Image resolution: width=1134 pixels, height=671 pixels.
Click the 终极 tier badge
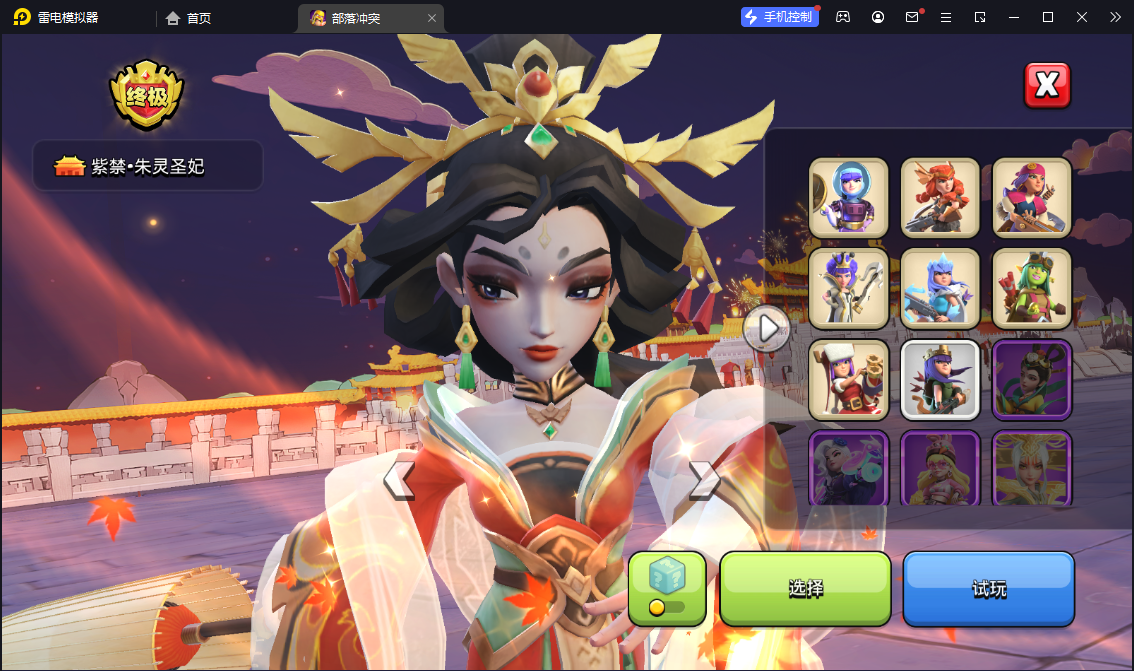pyautogui.click(x=147, y=96)
